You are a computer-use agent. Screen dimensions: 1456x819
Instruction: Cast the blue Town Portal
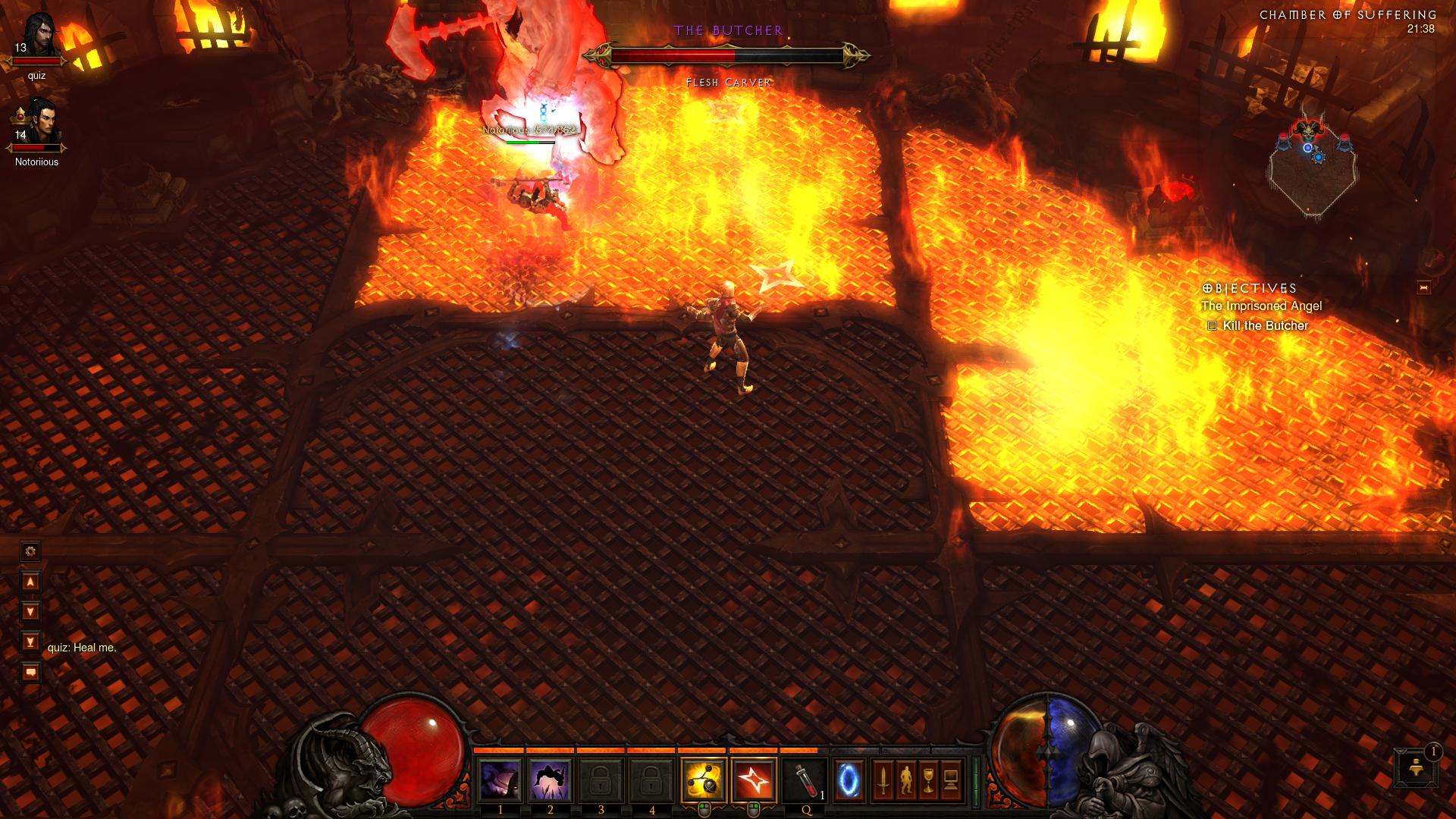coord(849,780)
